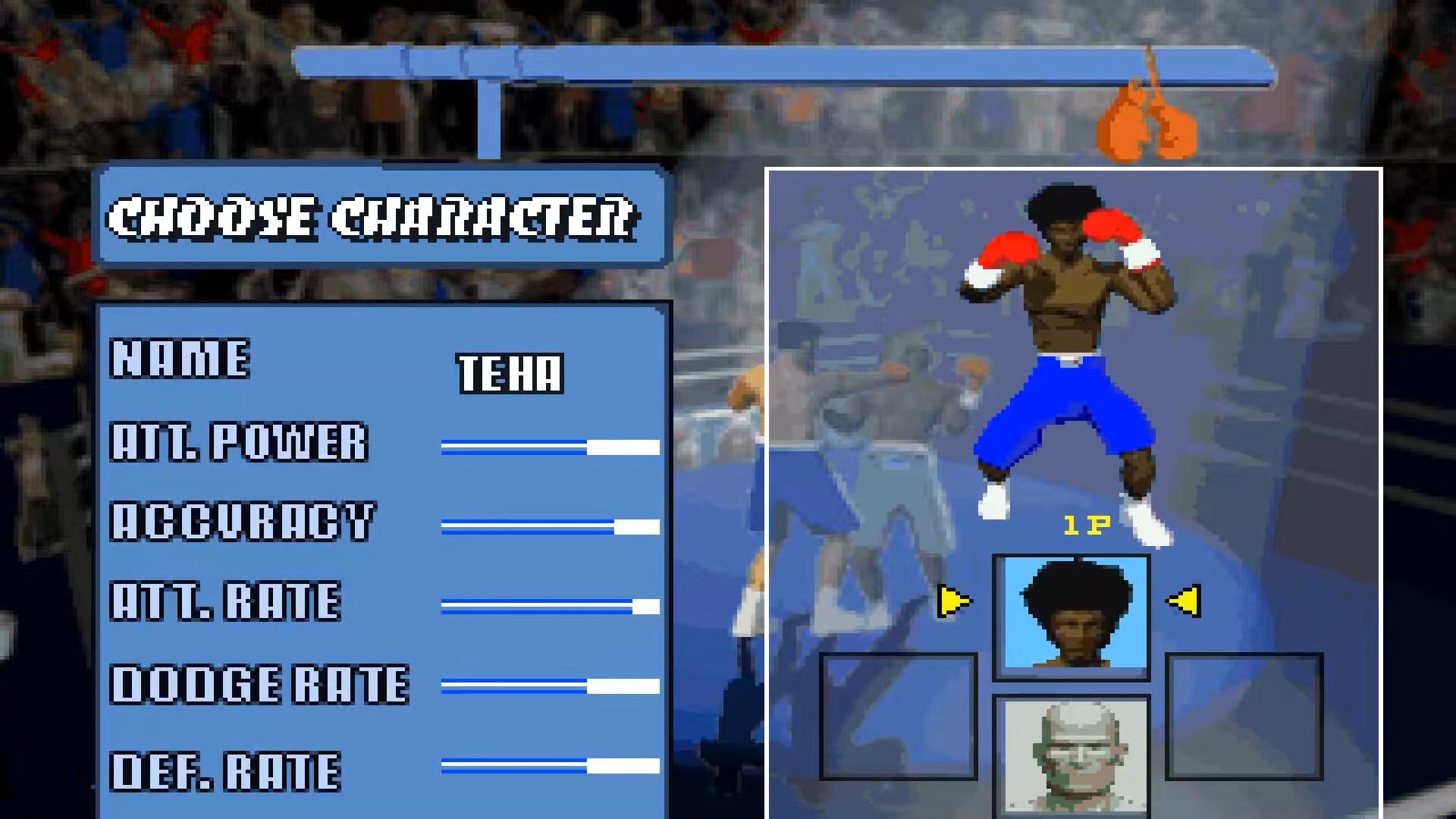Image resolution: width=1456 pixels, height=819 pixels.
Task: Click the ATT. POWER stat bar
Action: coord(550,446)
